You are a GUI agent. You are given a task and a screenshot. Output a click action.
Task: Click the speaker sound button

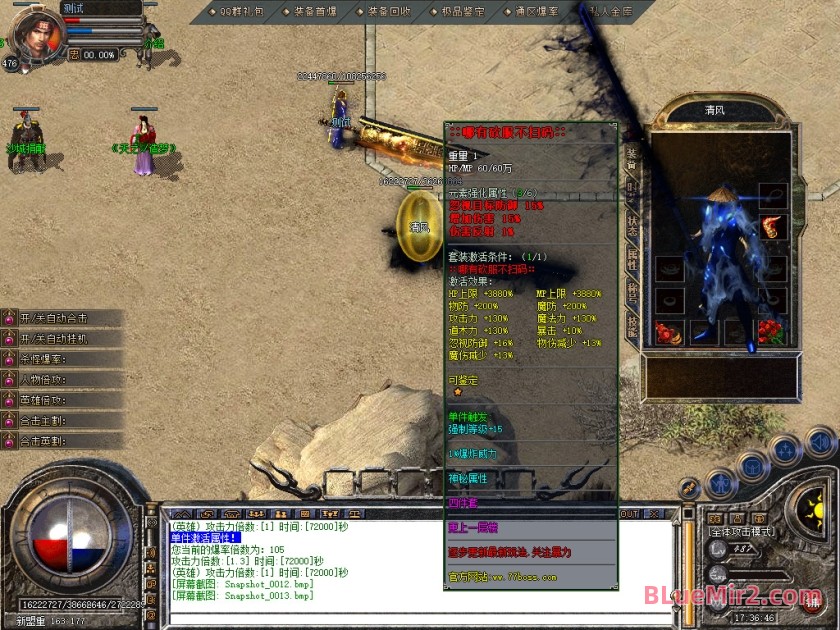click(x=820, y=441)
